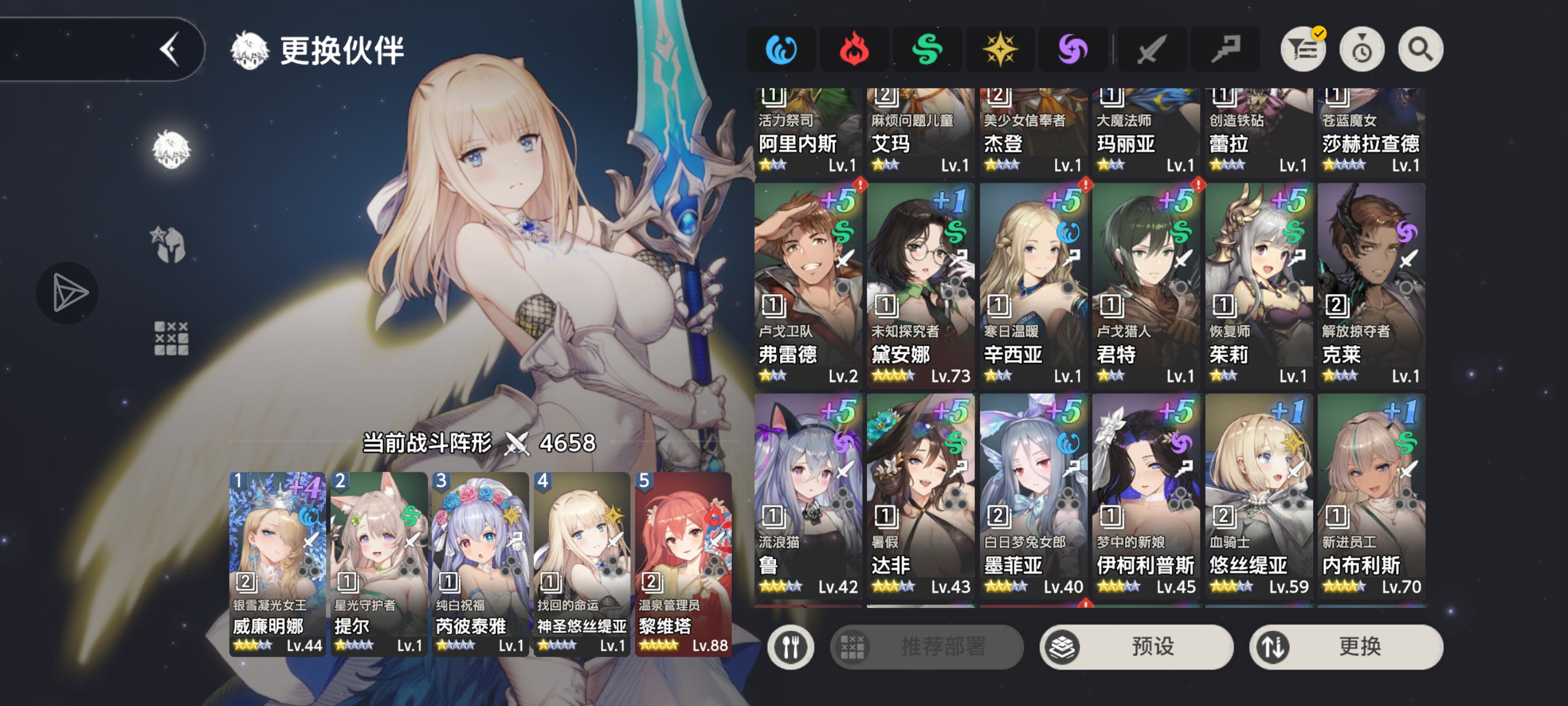
Task: Click the 更换 swap button
Action: (1346, 646)
